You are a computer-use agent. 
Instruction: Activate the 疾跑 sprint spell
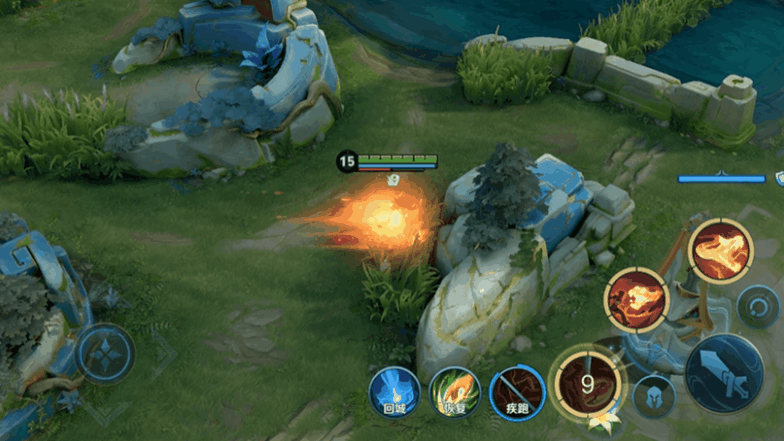click(517, 392)
